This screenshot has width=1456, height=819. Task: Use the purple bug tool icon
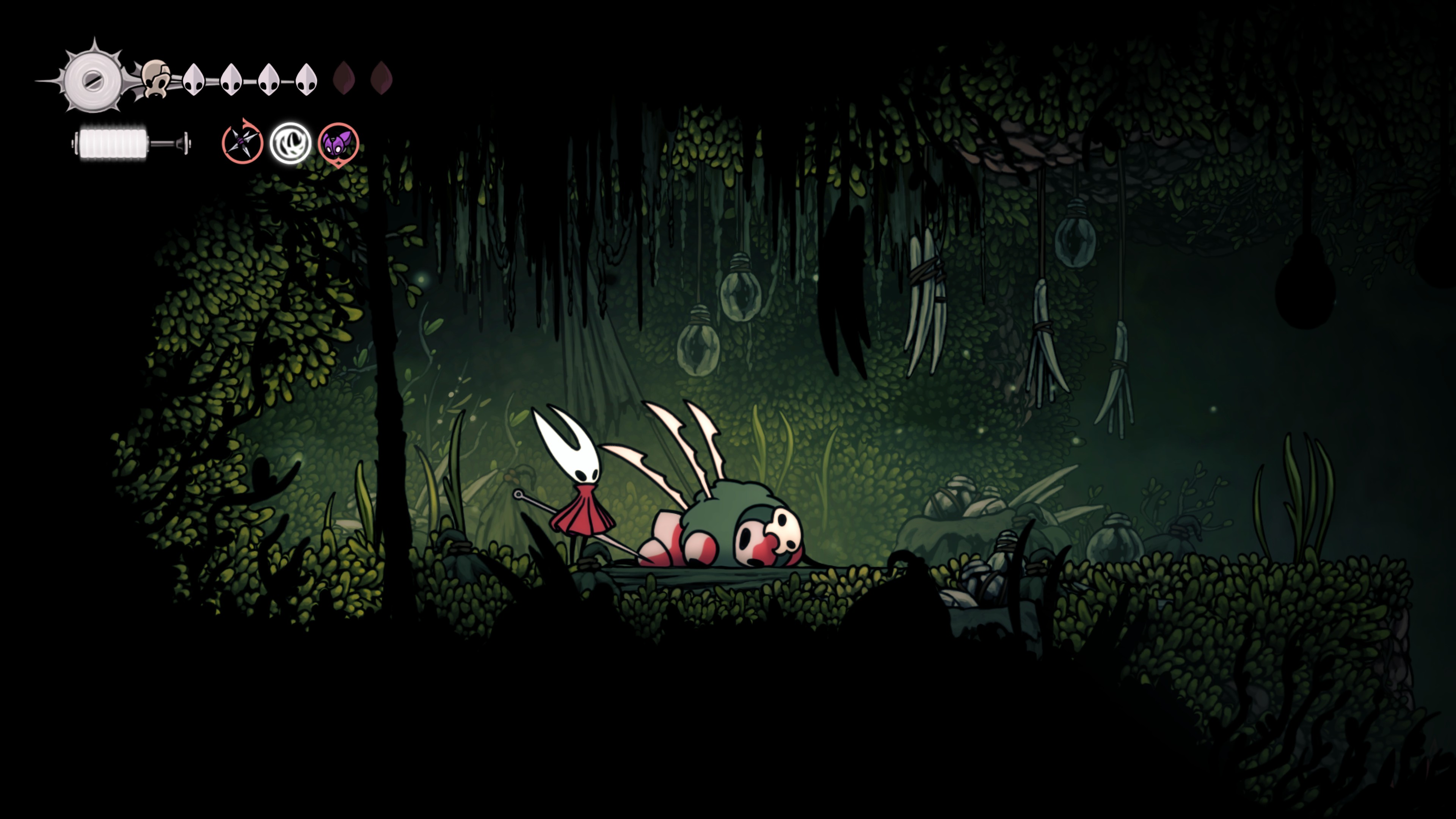click(x=338, y=144)
